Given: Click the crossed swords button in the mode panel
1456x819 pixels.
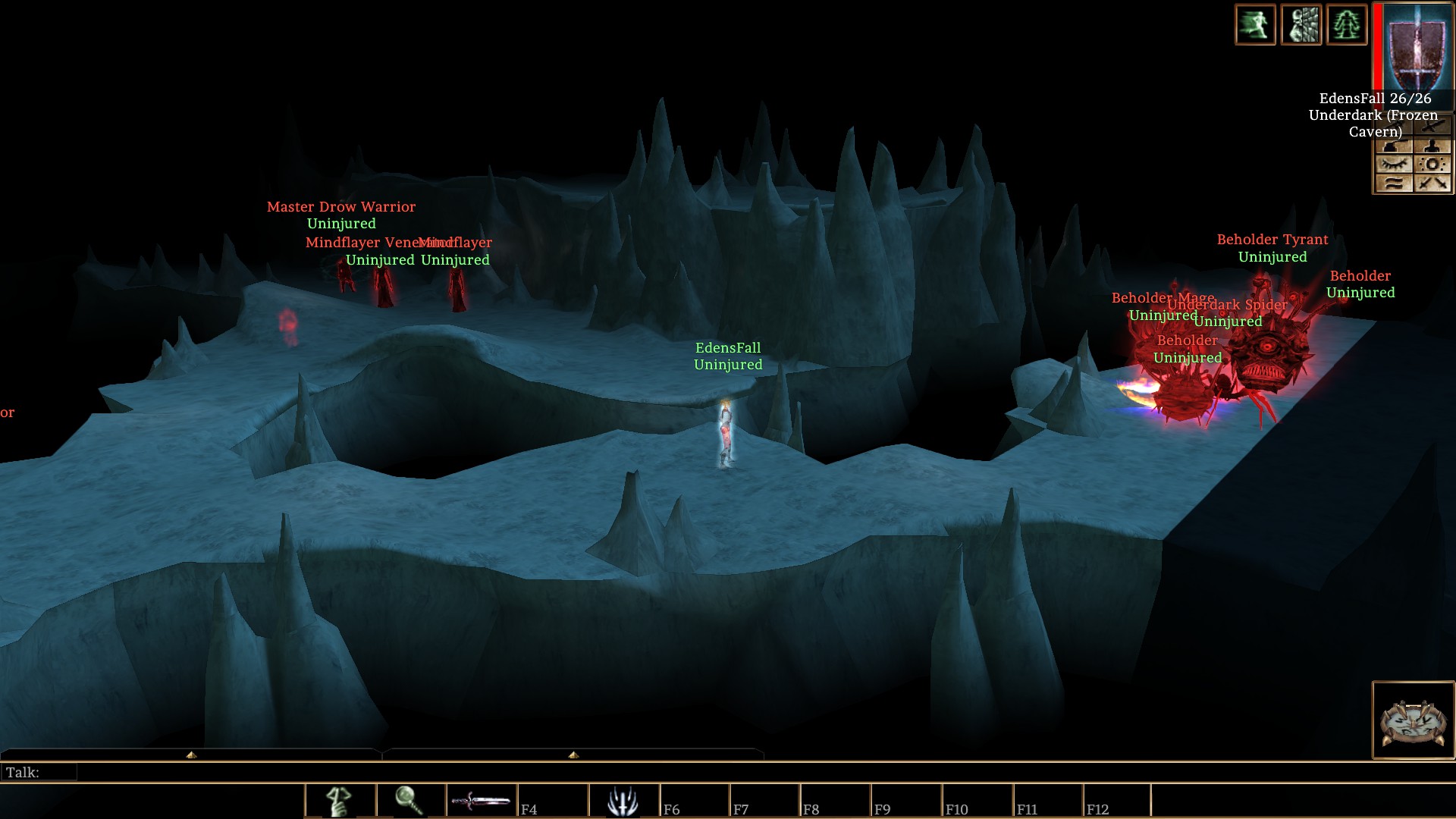Looking at the screenshot, I should click(1432, 184).
